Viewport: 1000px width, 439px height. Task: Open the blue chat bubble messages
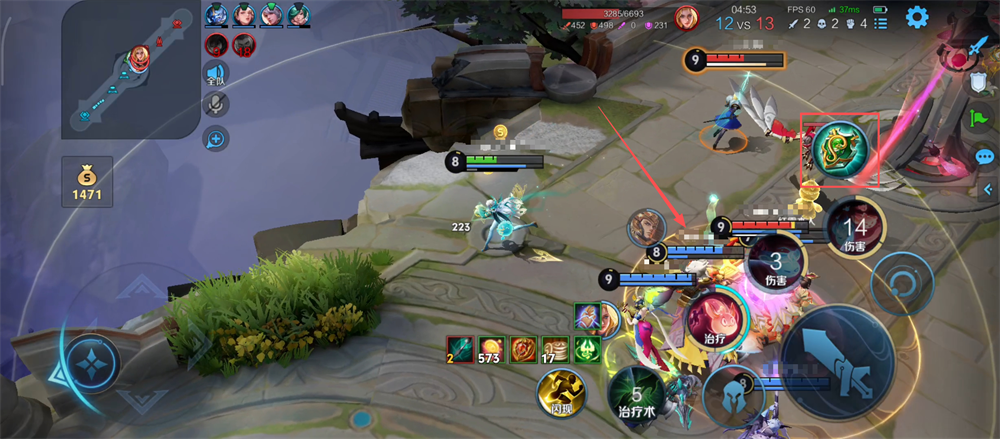tap(984, 158)
